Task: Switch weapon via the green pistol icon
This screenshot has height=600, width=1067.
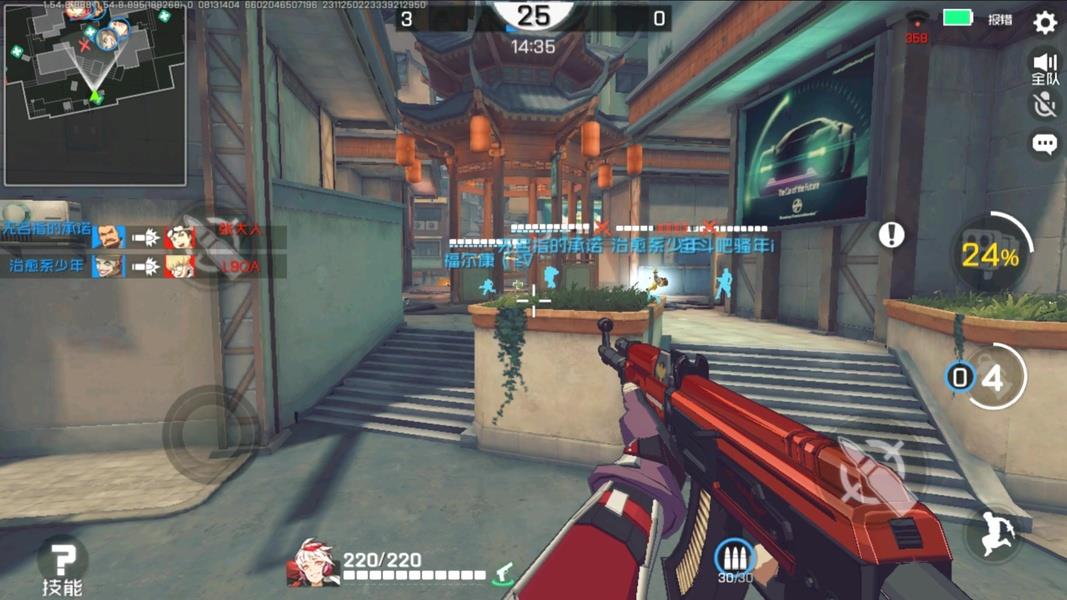Action: (503, 572)
